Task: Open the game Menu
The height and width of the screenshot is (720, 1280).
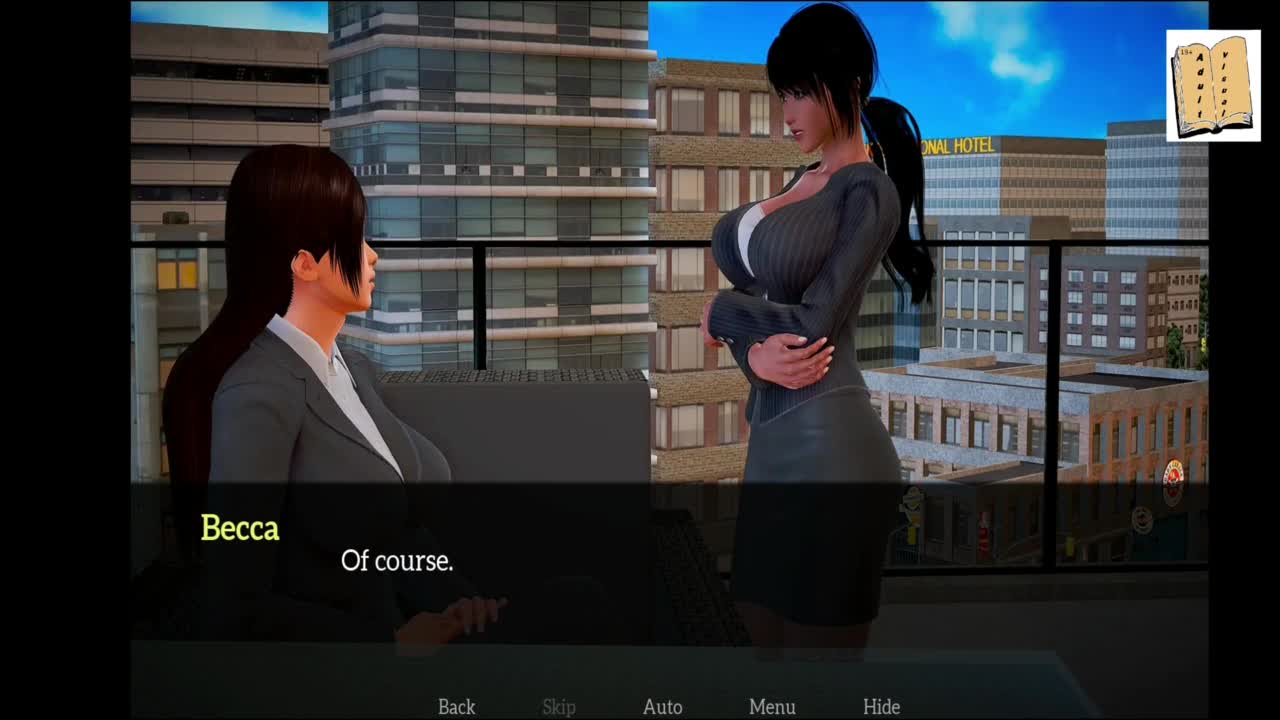Action: 772,707
